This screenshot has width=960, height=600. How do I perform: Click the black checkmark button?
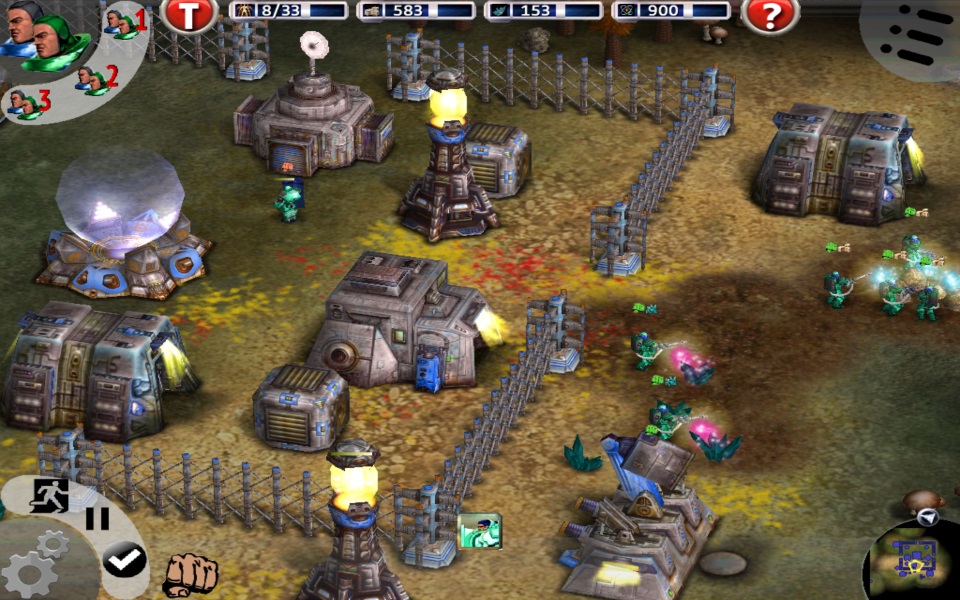coord(125,560)
